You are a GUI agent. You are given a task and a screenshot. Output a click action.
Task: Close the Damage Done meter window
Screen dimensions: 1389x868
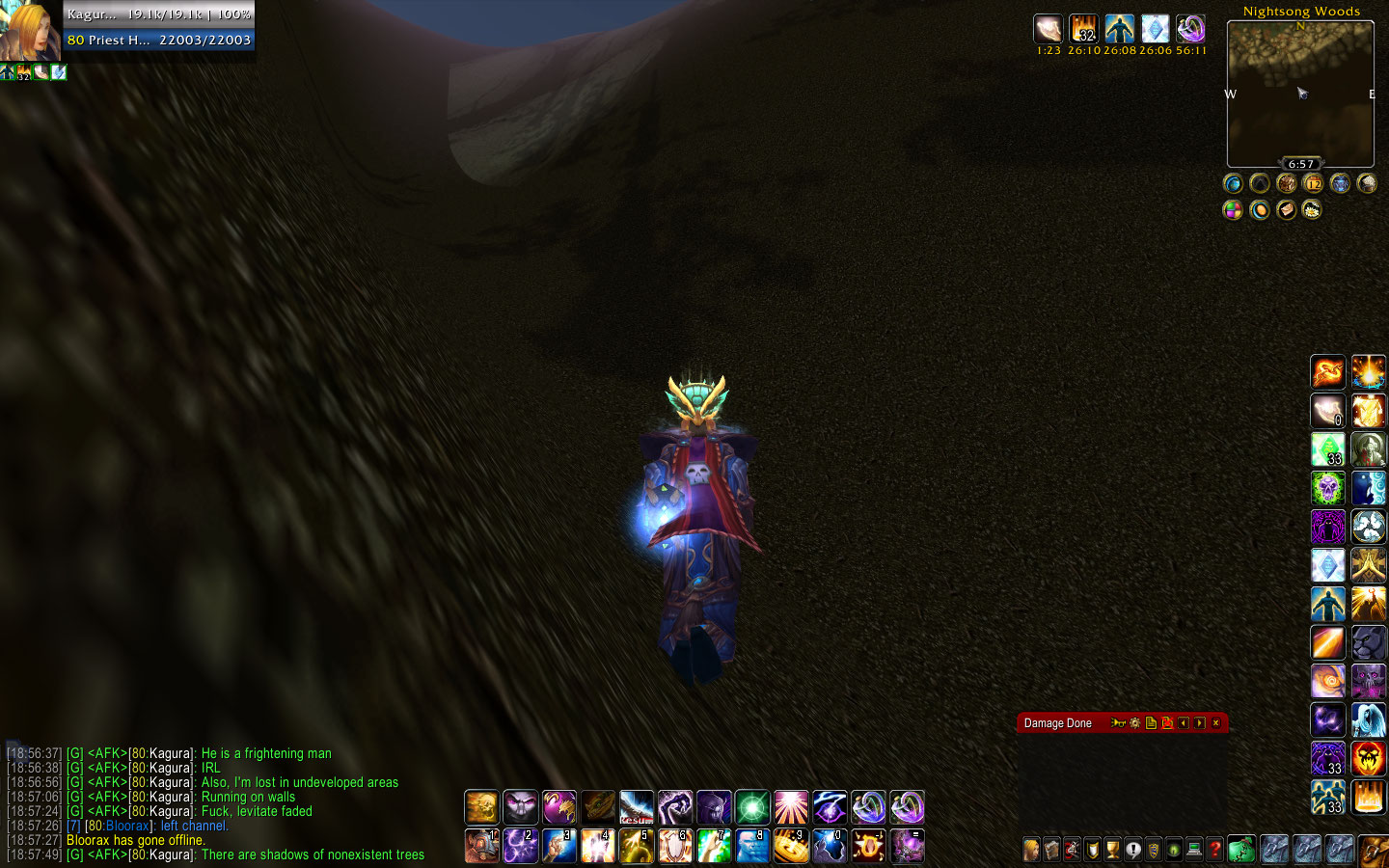pyautogui.click(x=1215, y=723)
